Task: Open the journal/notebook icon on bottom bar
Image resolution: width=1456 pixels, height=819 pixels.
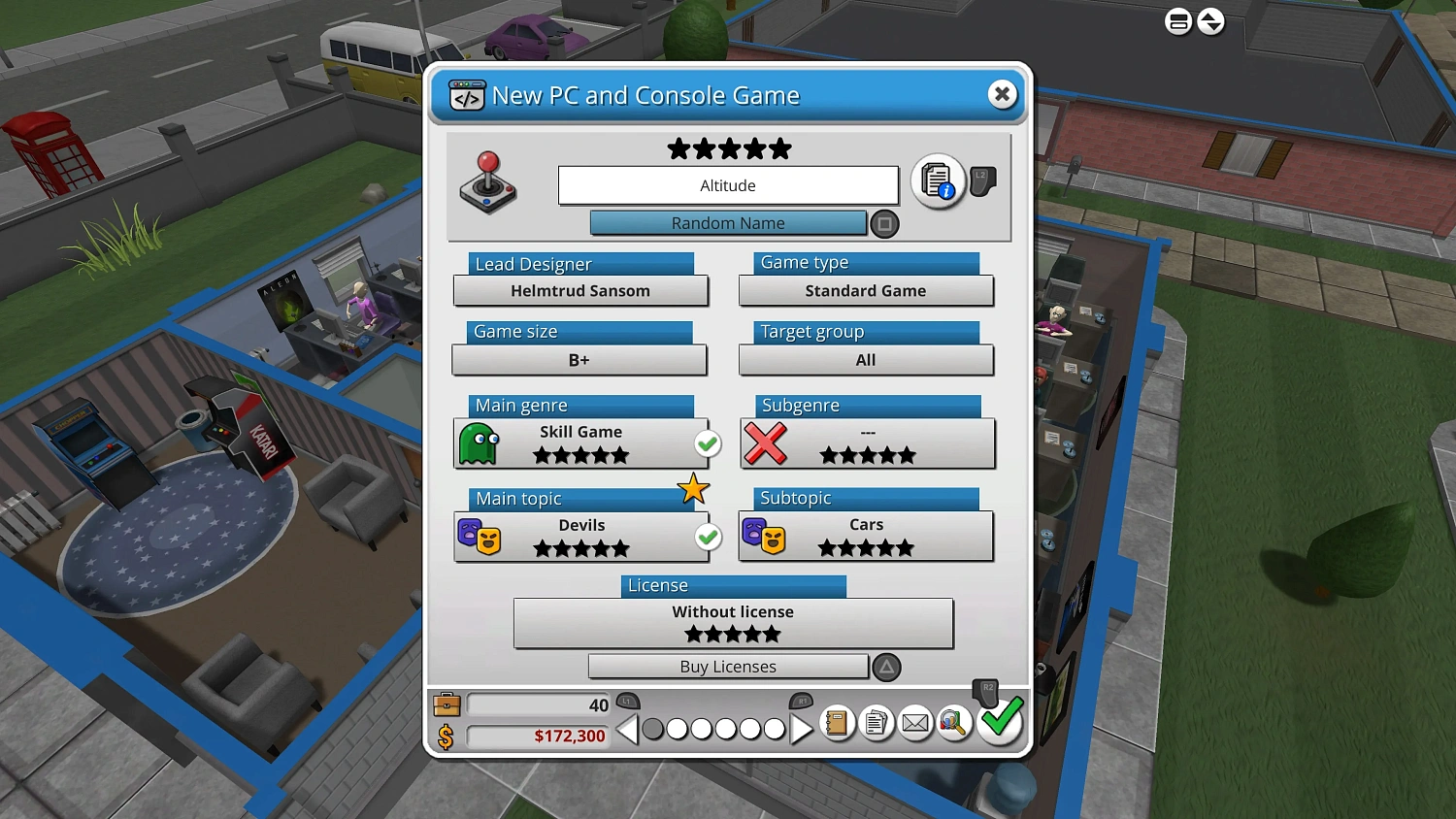Action: point(837,723)
